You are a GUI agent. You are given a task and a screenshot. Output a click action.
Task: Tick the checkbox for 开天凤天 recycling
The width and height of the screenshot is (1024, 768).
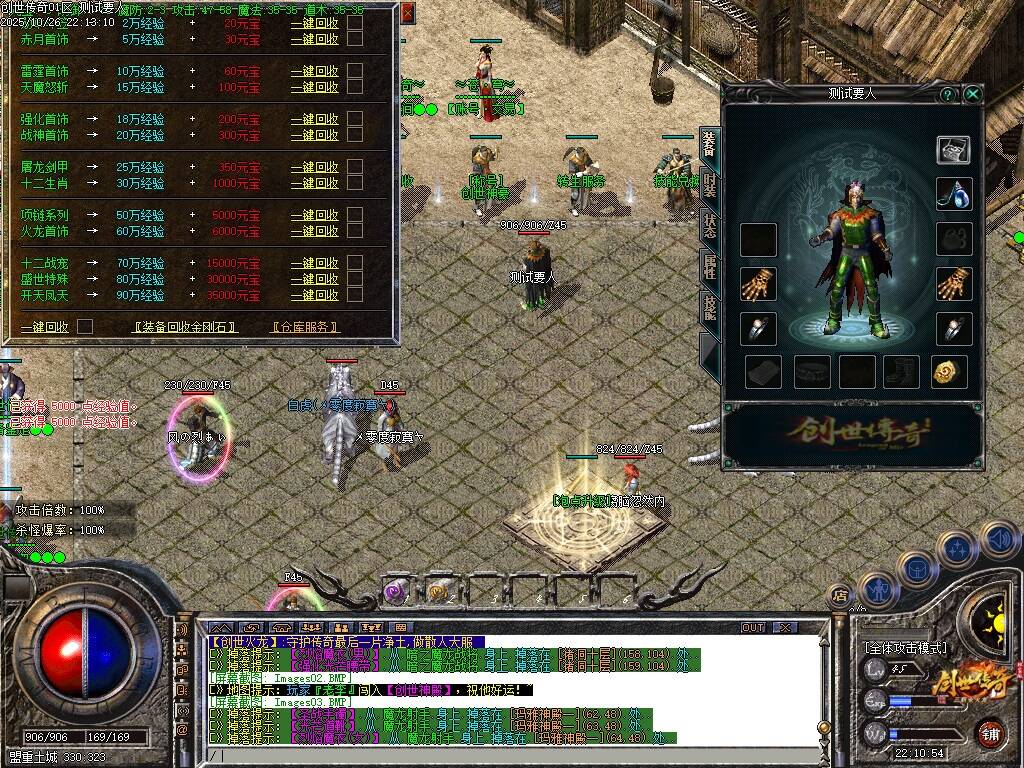[x=355, y=295]
